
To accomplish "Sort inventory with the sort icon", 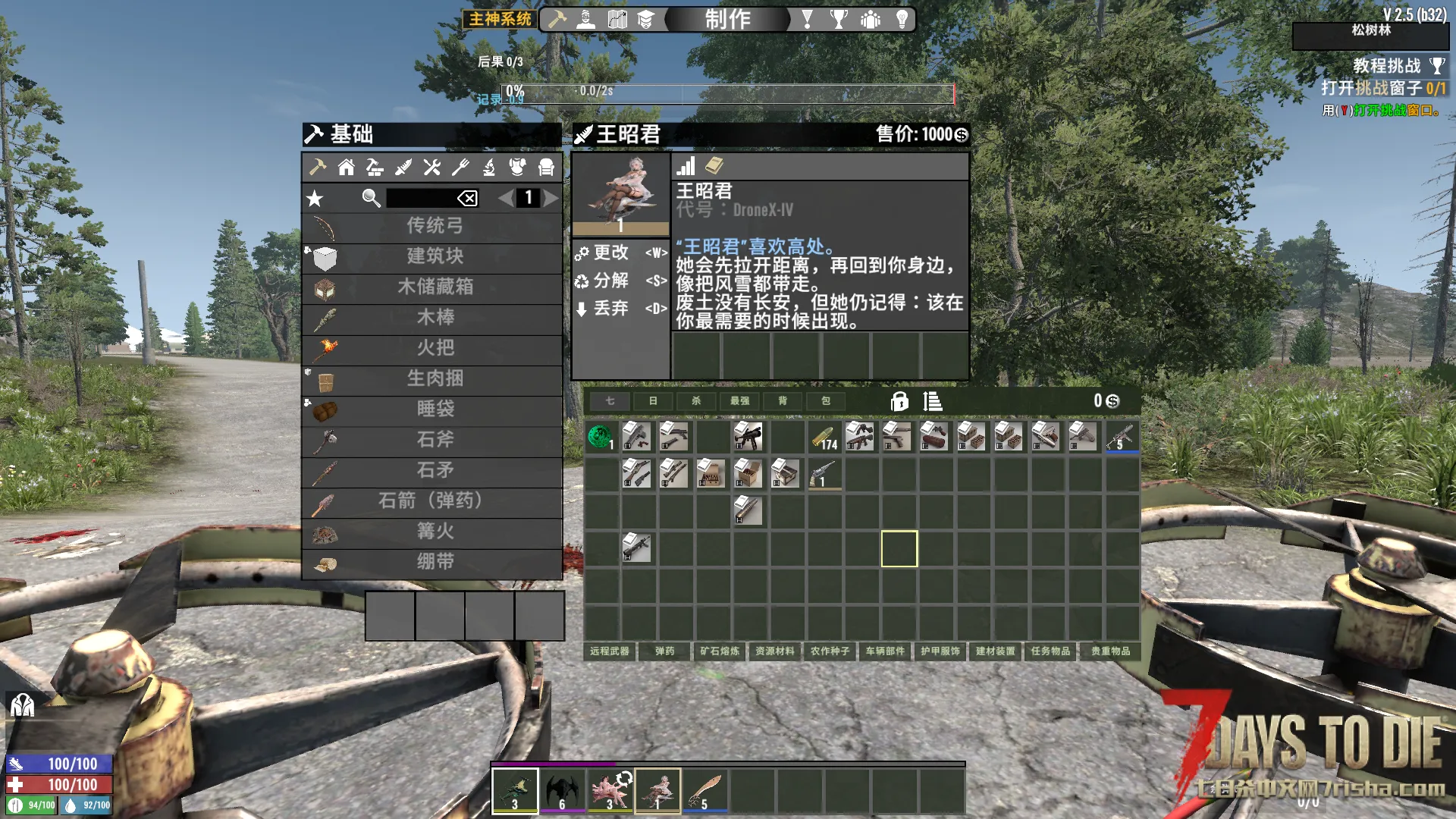I will (x=933, y=401).
